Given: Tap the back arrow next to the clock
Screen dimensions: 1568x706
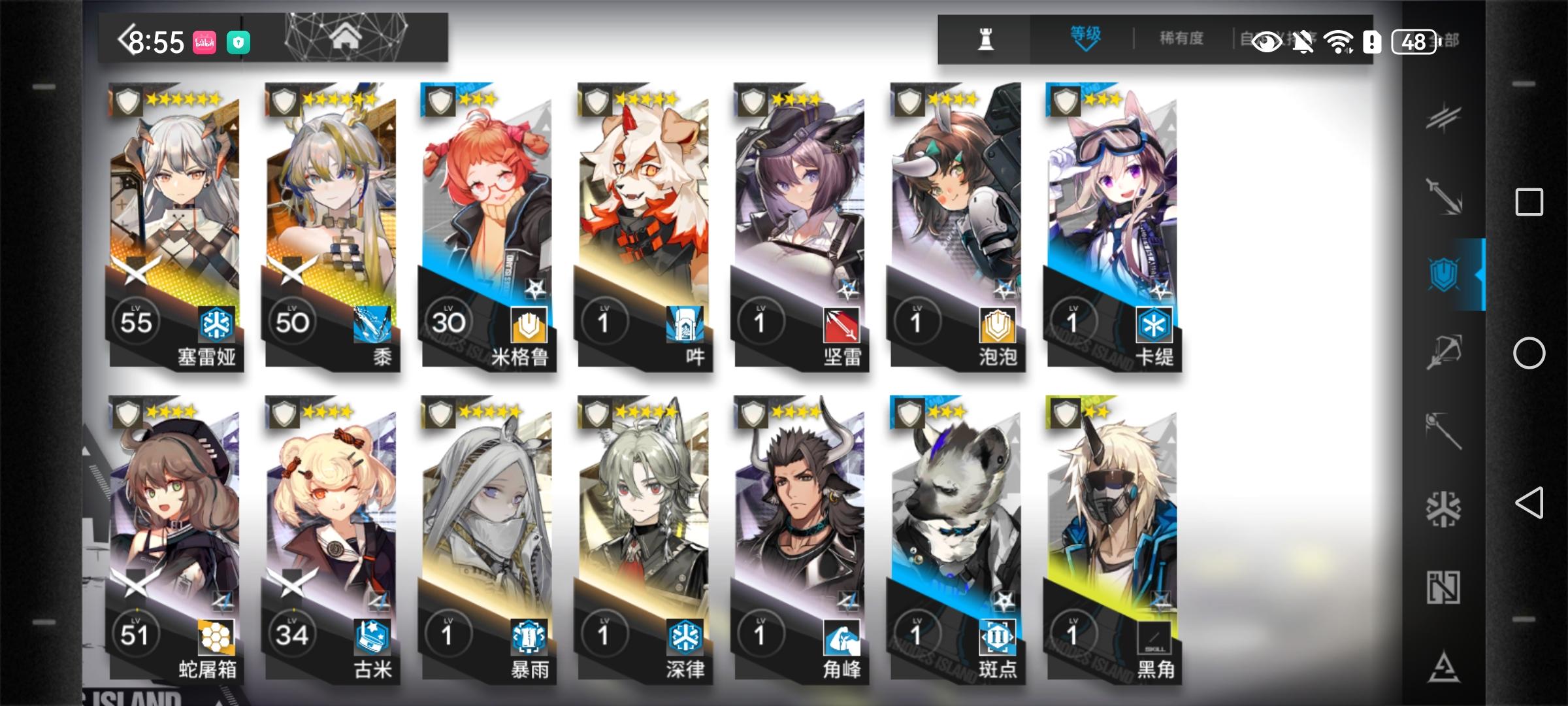Looking at the screenshot, I should click(124, 38).
